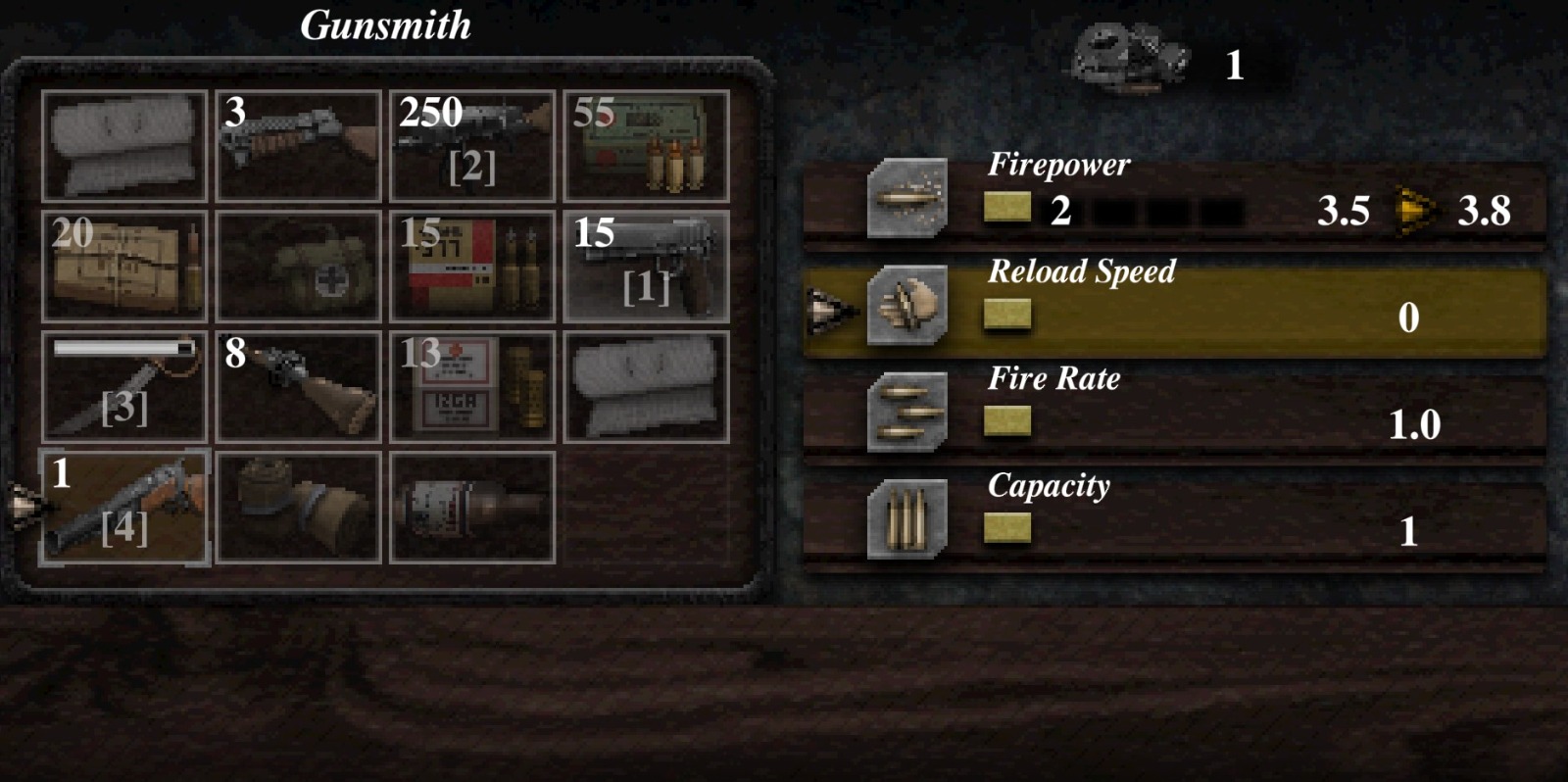Select the 911 rifle ammo box
The width and height of the screenshot is (1568, 782).
pos(471,266)
